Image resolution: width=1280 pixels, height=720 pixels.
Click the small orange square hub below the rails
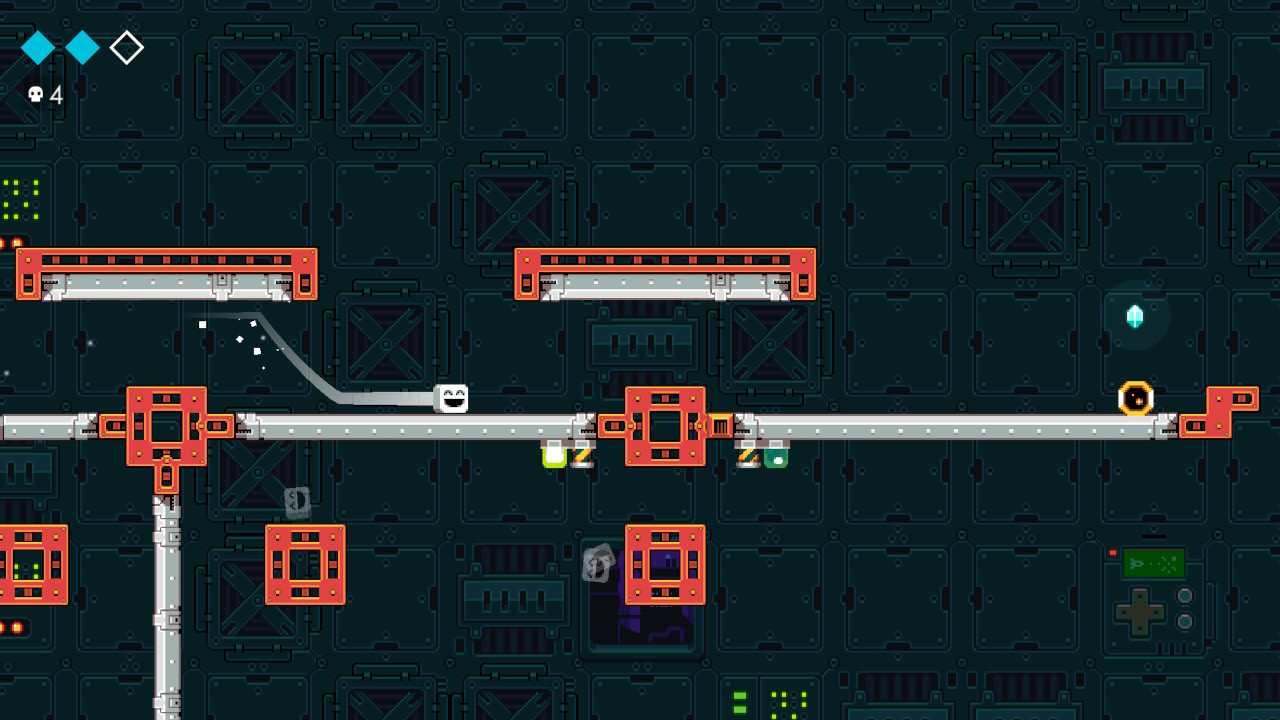click(306, 564)
